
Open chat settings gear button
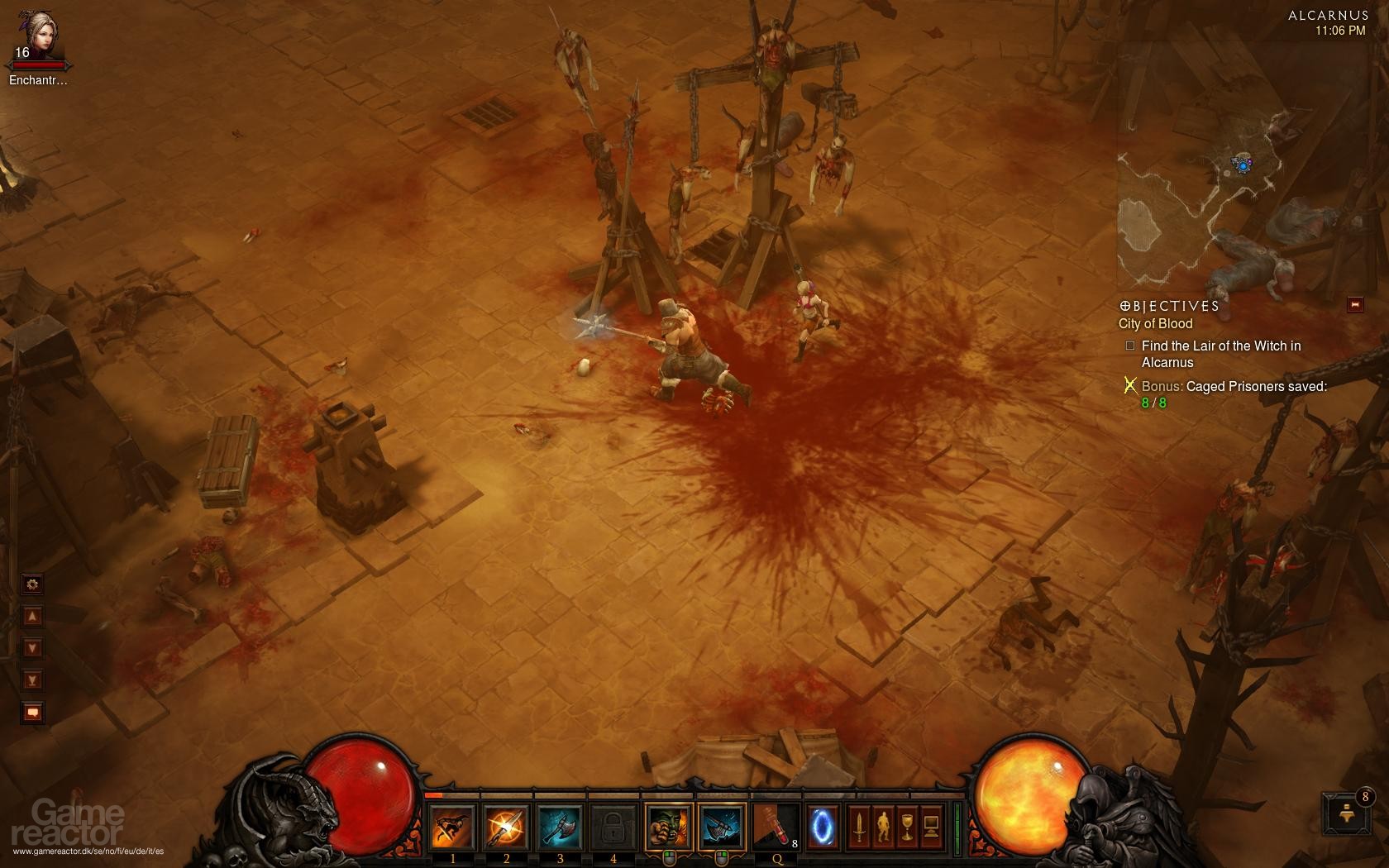click(x=32, y=584)
